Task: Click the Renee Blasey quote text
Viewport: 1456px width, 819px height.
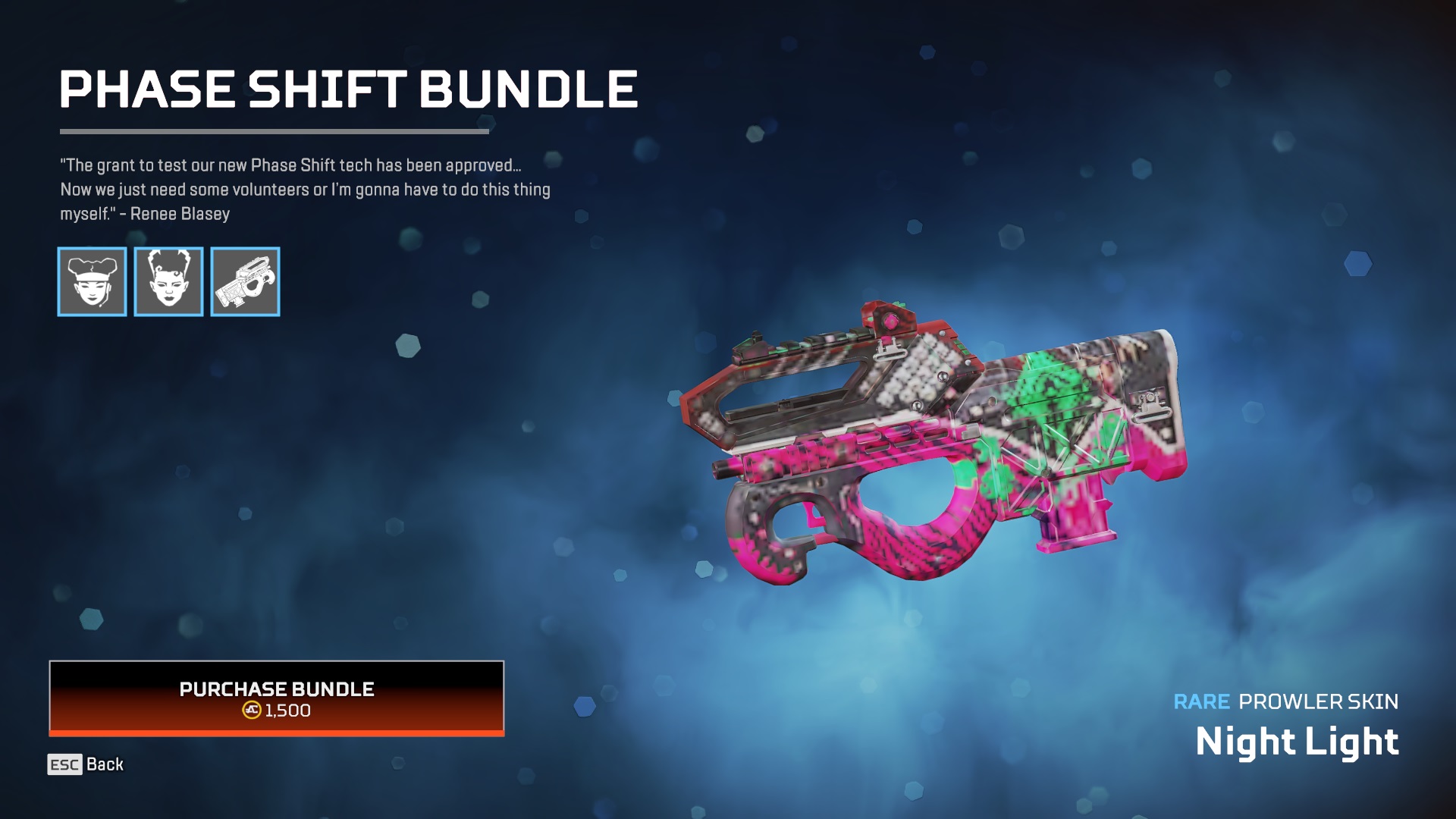Action: pos(303,188)
